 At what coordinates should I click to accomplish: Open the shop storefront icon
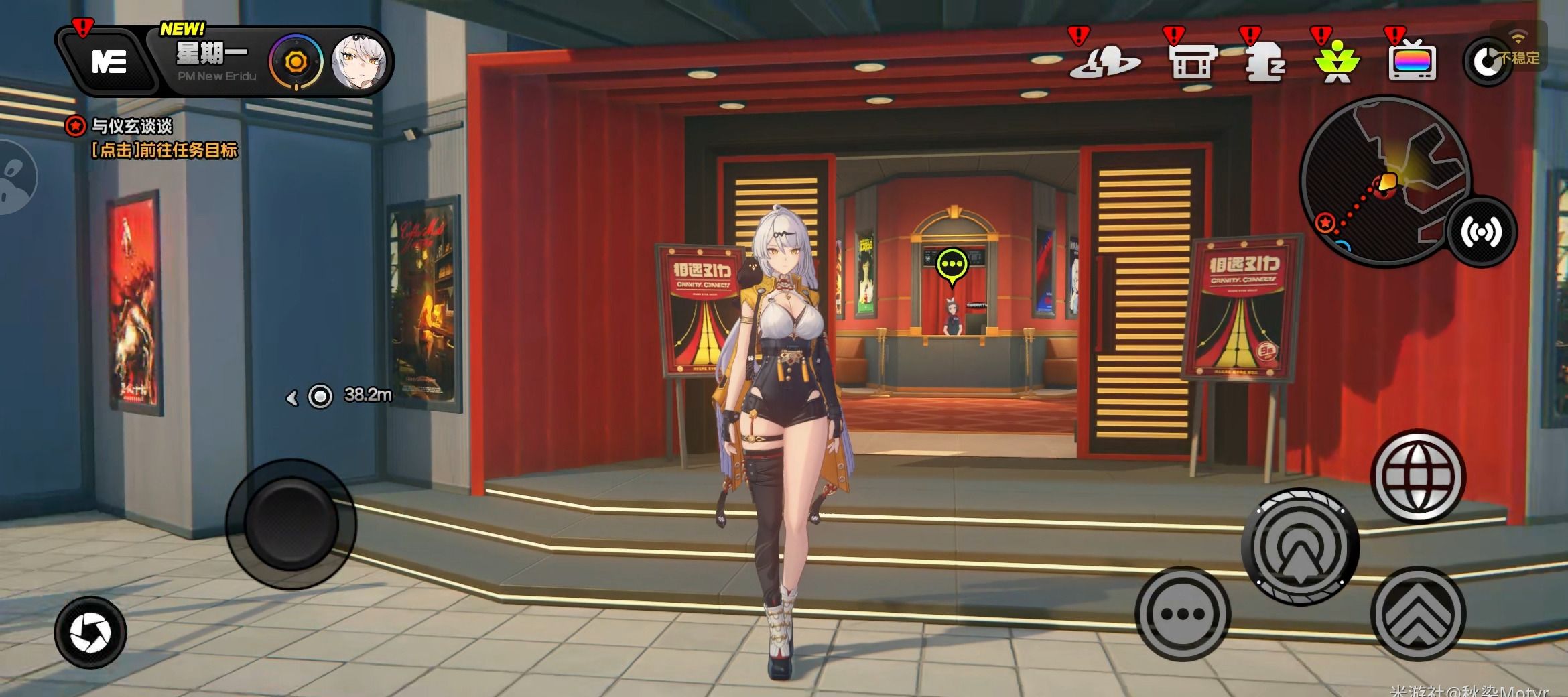(x=1192, y=62)
